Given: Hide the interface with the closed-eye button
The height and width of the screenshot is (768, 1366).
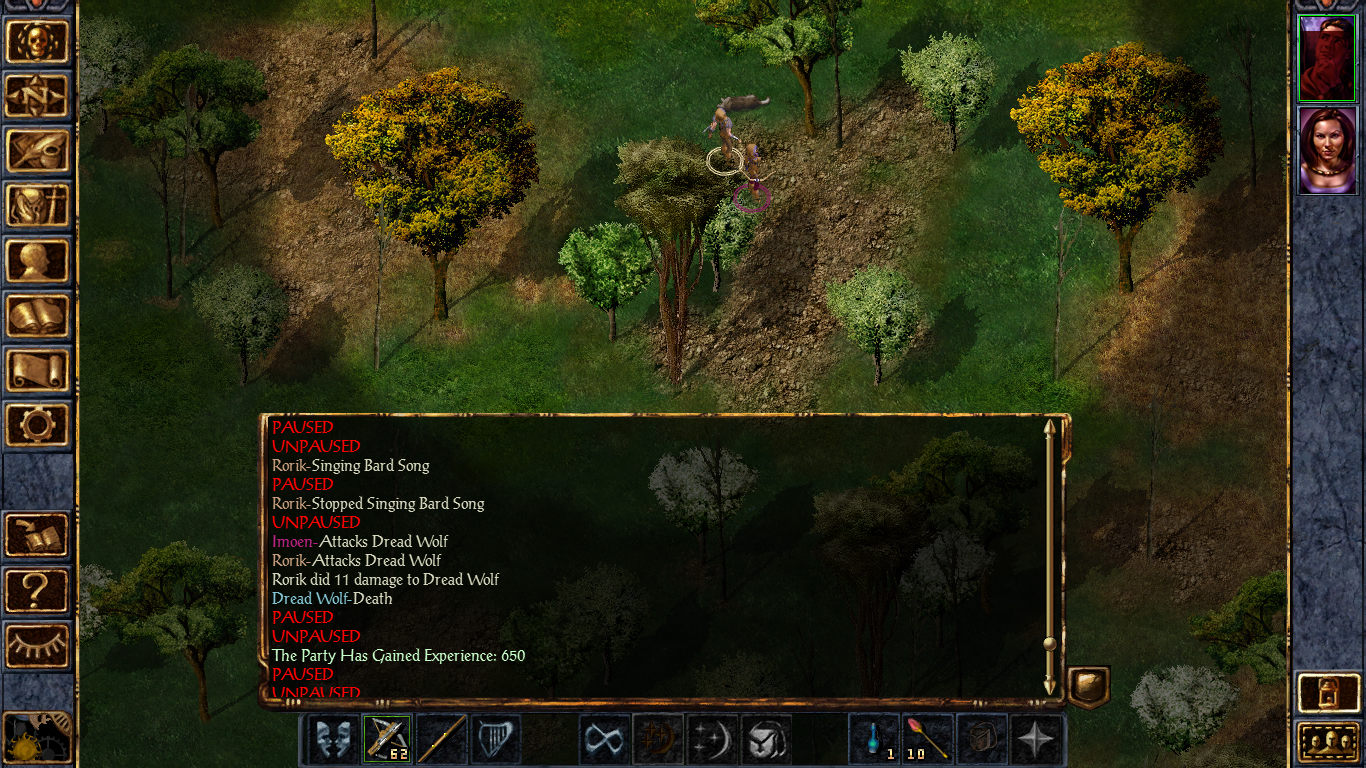Looking at the screenshot, I should [x=38, y=646].
